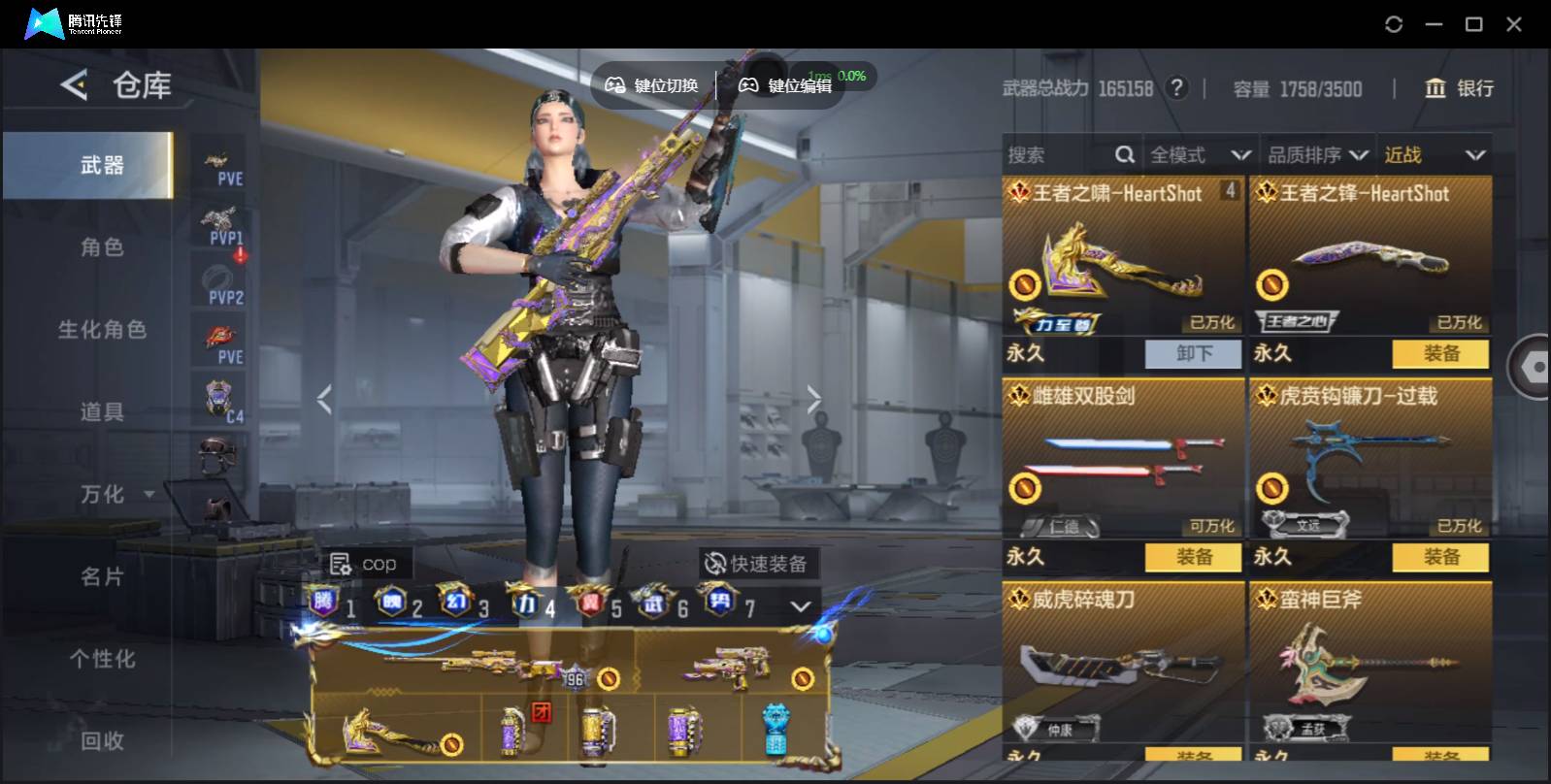This screenshot has width=1551, height=784.
Task: Open the 品质排序 sort dropdown
Action: pos(1317,155)
